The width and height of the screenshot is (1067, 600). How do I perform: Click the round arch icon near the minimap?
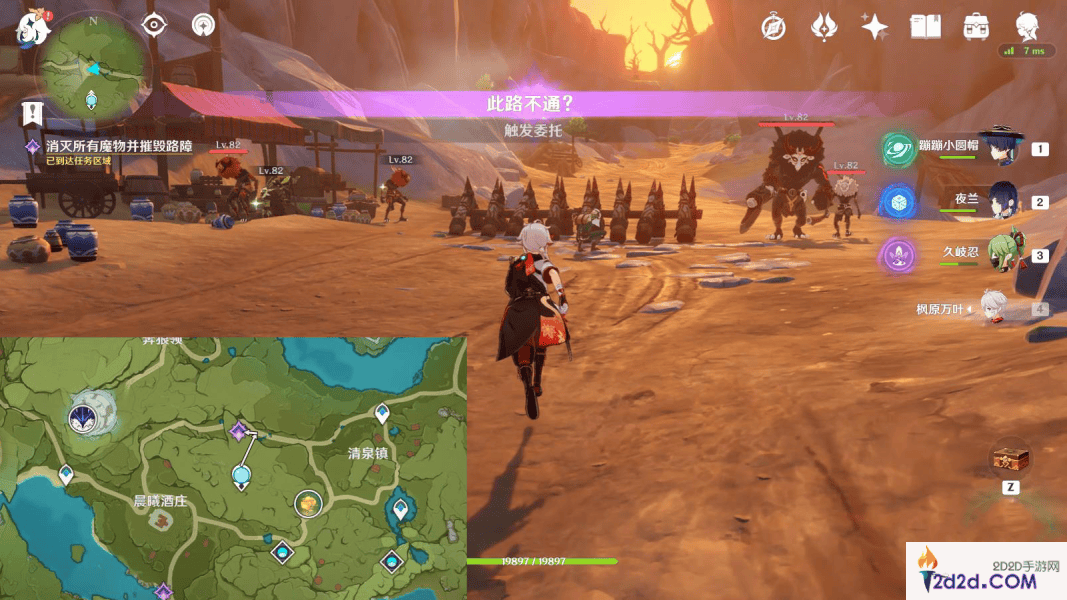pyautogui.click(x=204, y=25)
